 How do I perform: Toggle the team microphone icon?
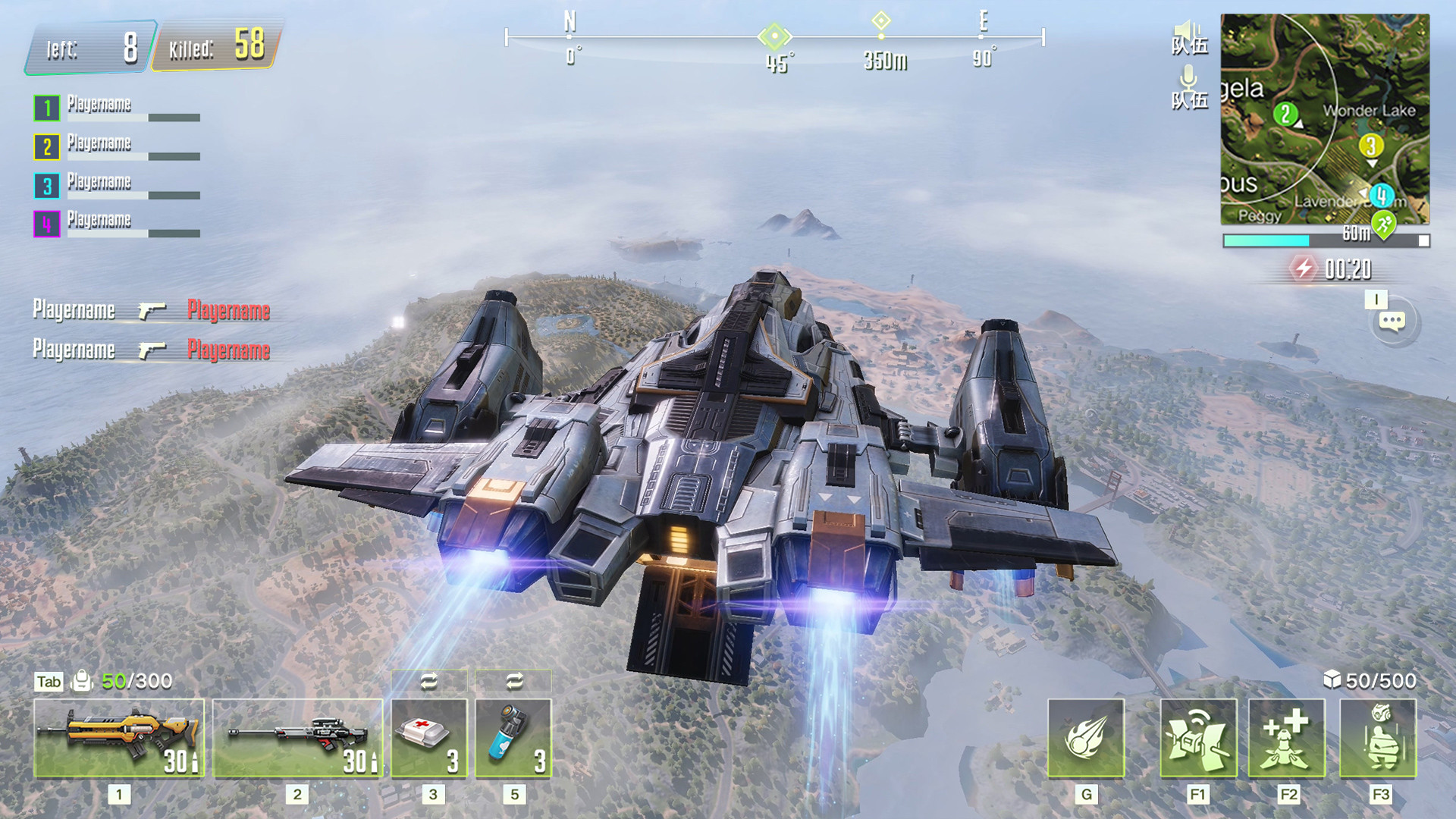(1189, 86)
